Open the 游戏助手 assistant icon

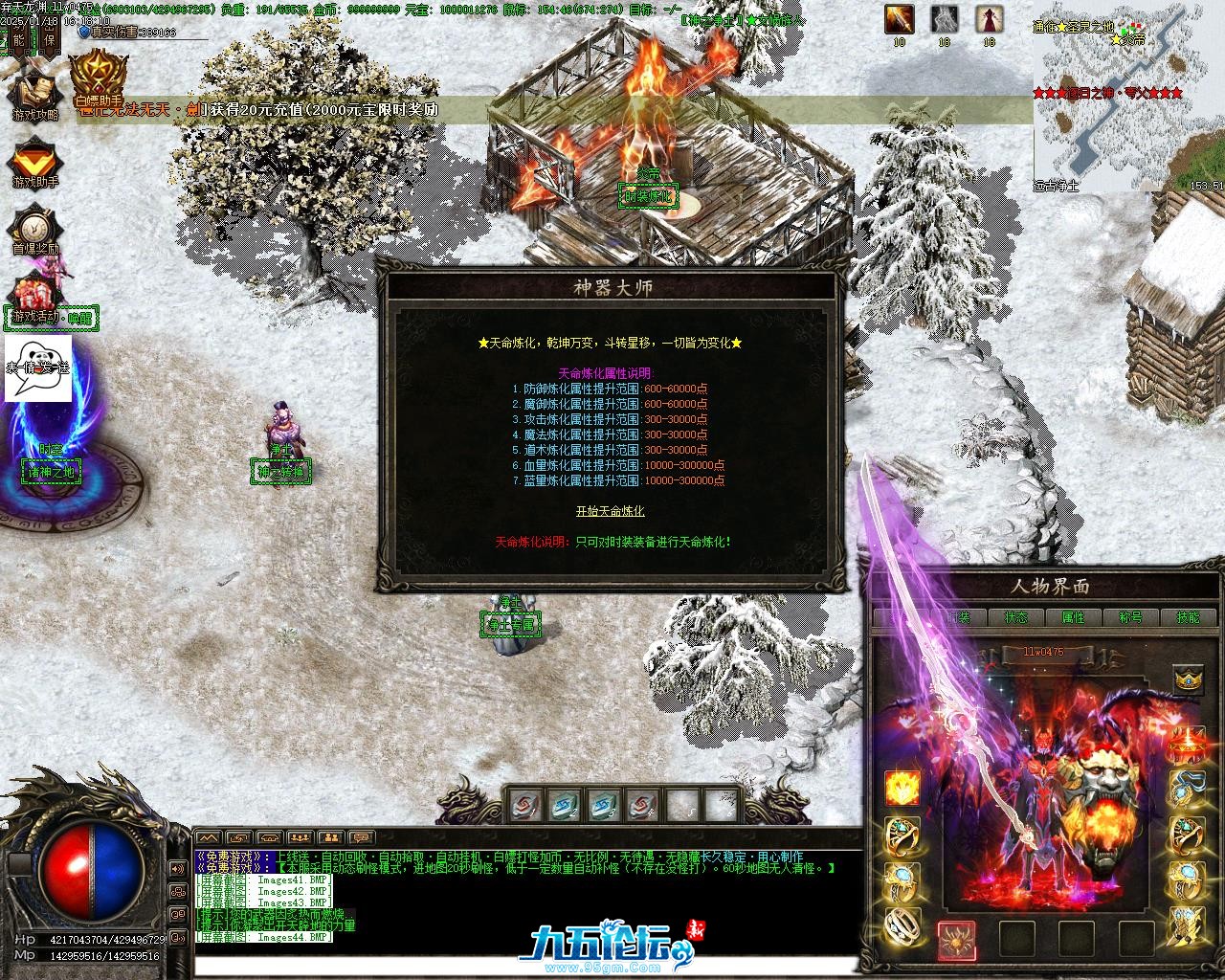pyautogui.click(x=35, y=162)
